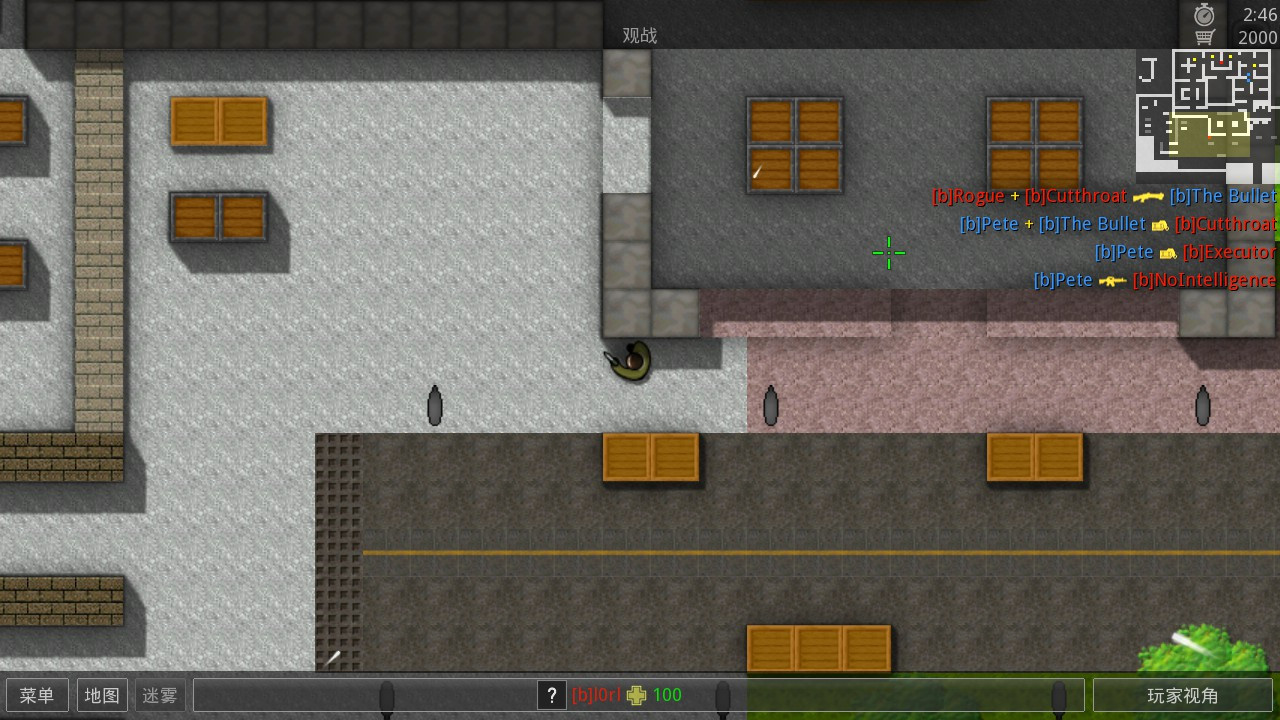
Task: Open the '?' help icon beside player name
Action: click(552, 695)
